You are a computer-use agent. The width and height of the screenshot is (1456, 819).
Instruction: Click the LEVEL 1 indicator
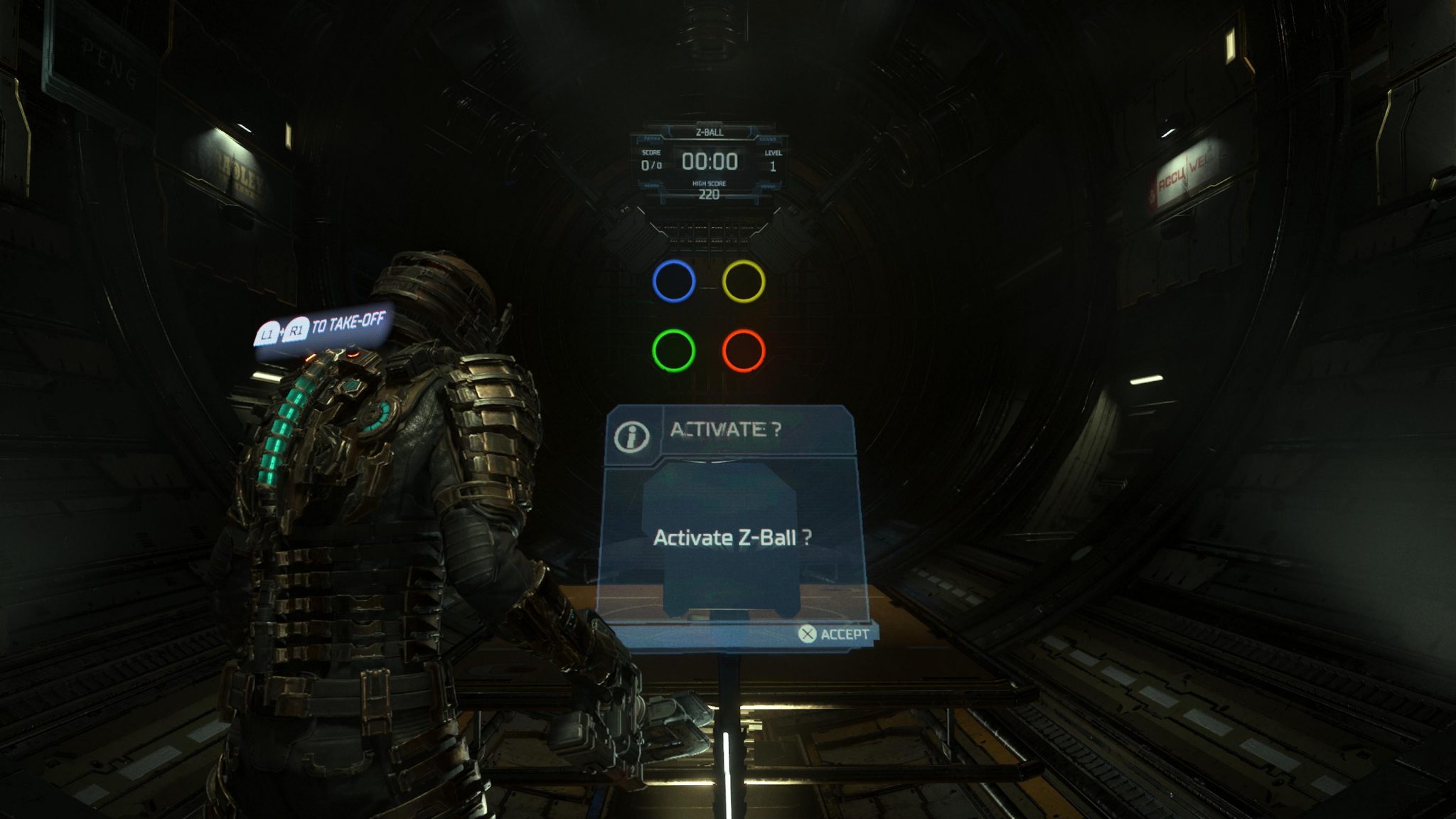coord(775,162)
